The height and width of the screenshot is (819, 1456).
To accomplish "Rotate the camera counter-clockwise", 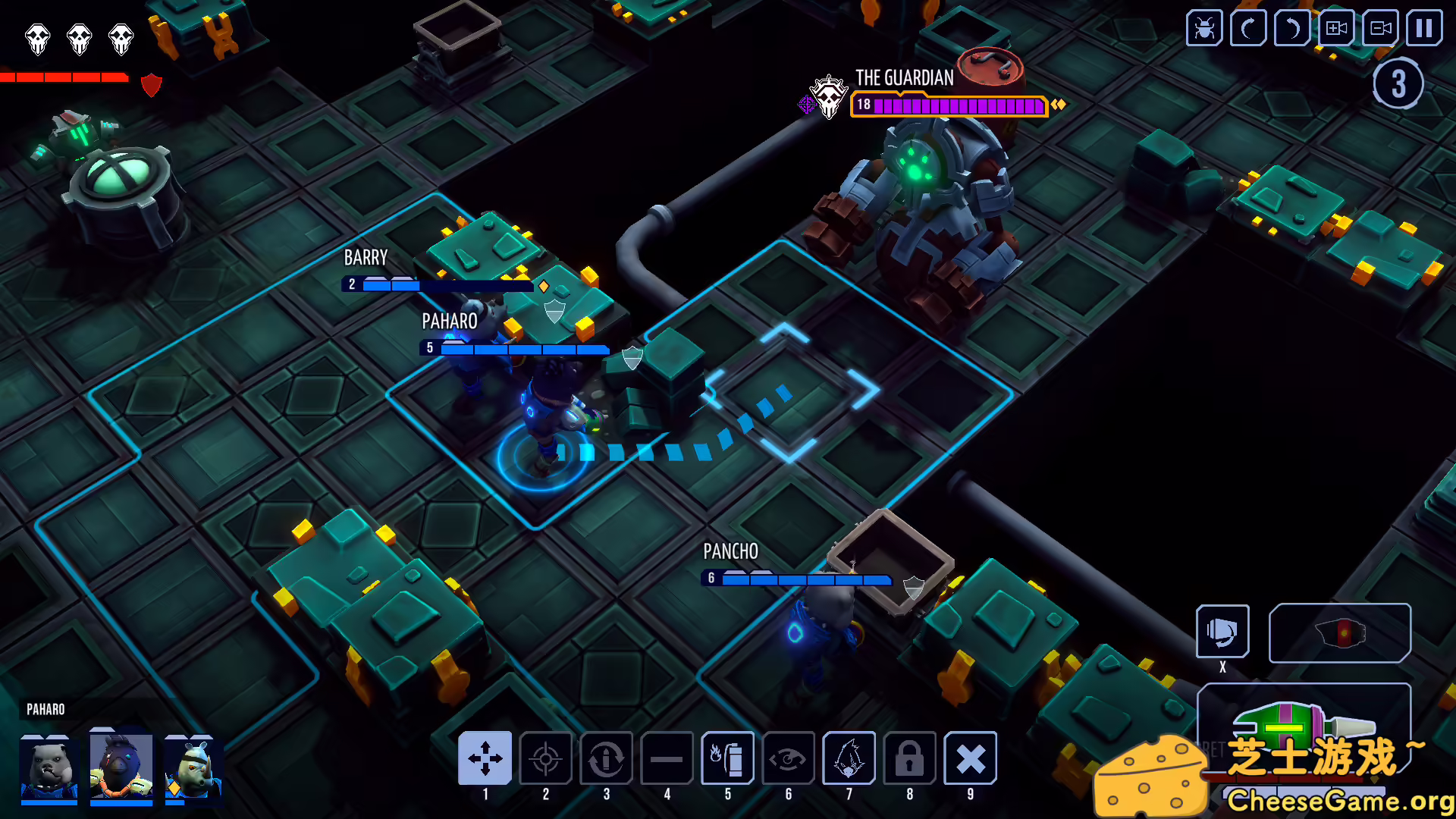I will (x=1291, y=29).
